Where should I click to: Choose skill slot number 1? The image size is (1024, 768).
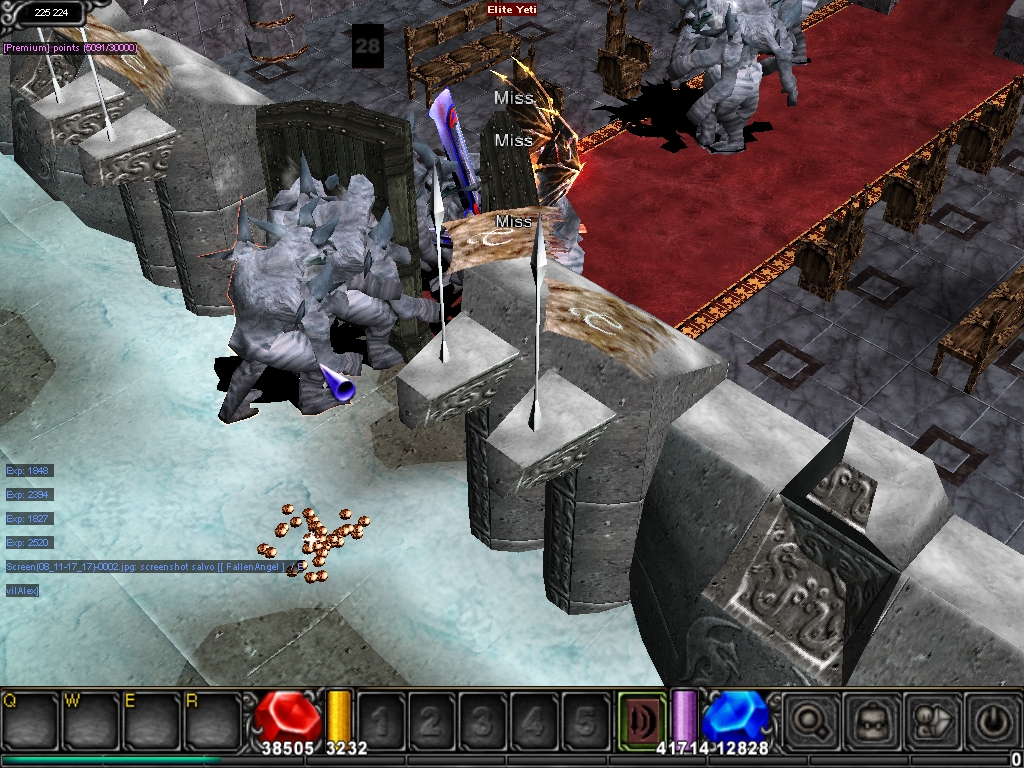point(382,719)
